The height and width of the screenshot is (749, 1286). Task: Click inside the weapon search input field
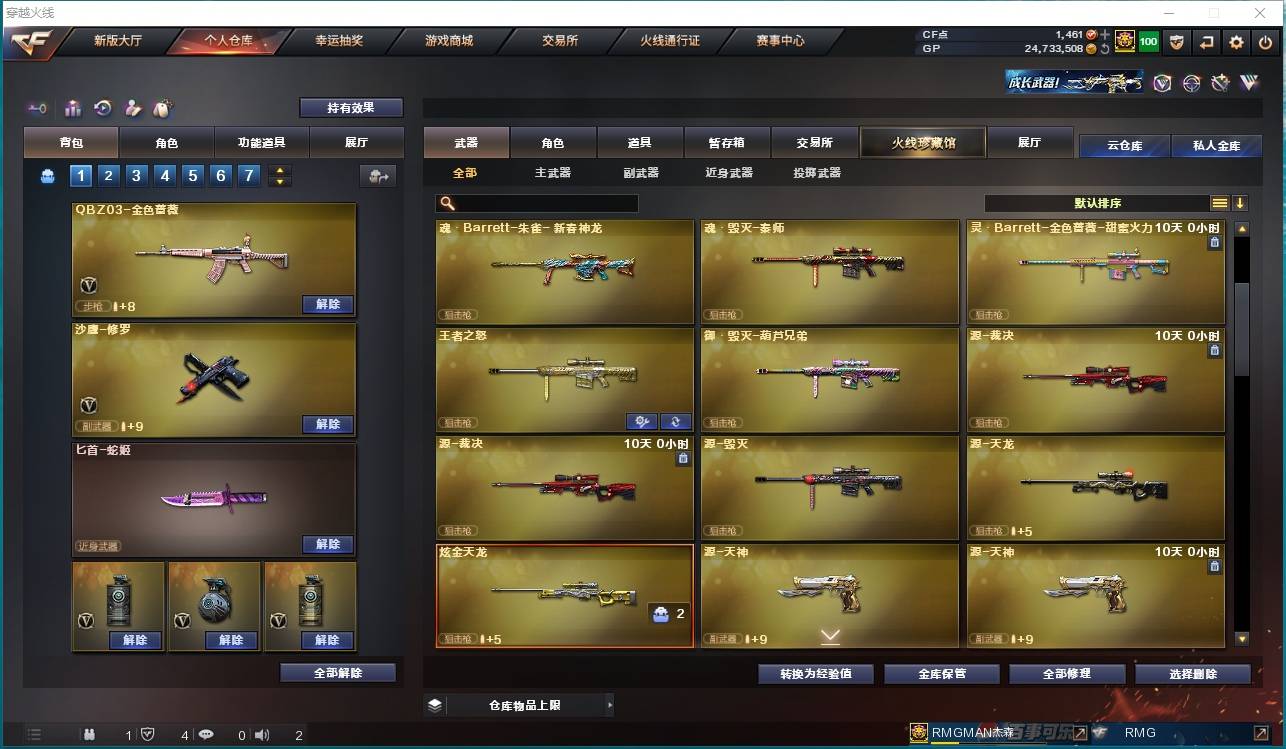point(540,202)
